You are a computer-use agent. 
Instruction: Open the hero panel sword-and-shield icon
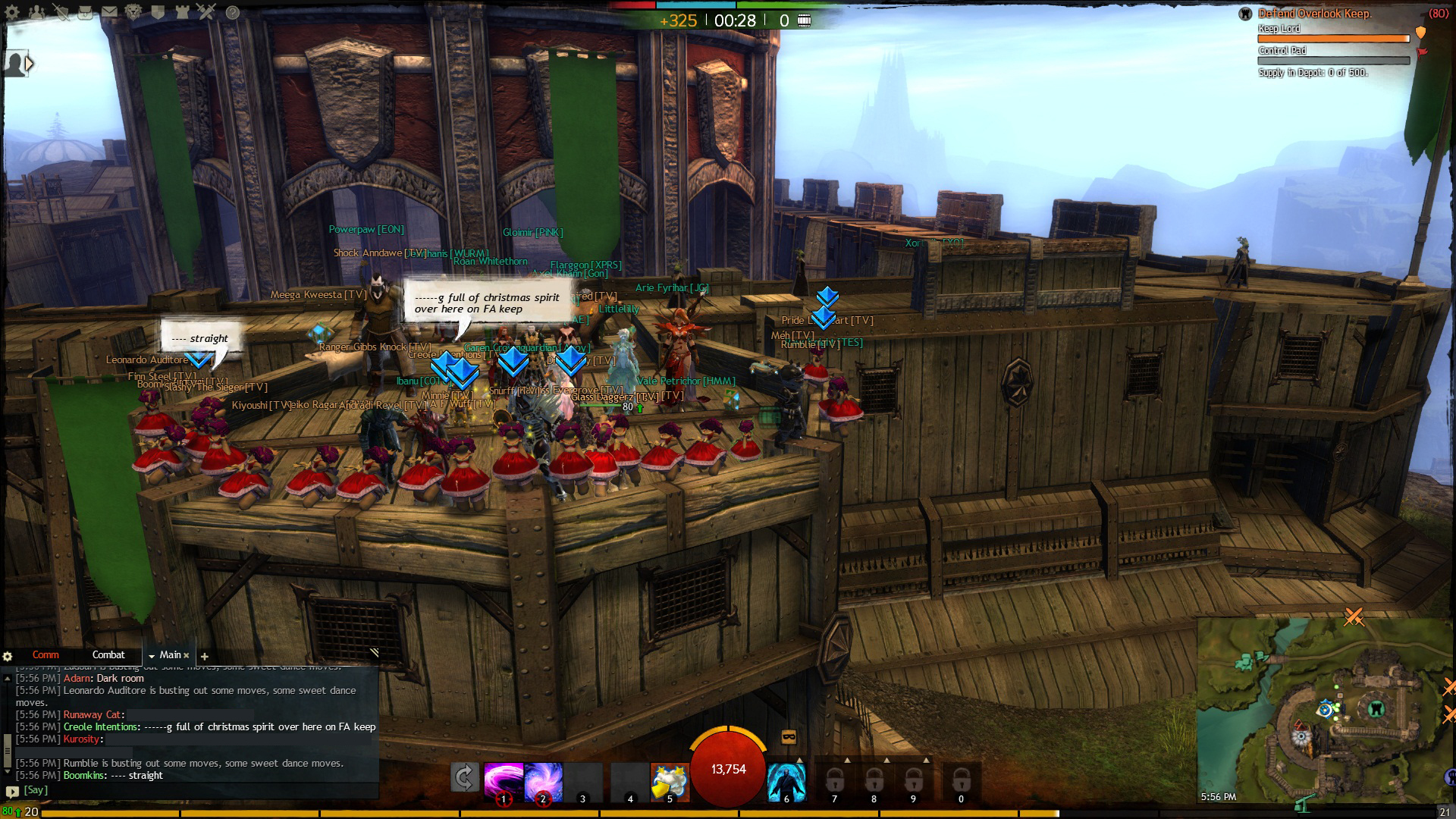click(61, 12)
